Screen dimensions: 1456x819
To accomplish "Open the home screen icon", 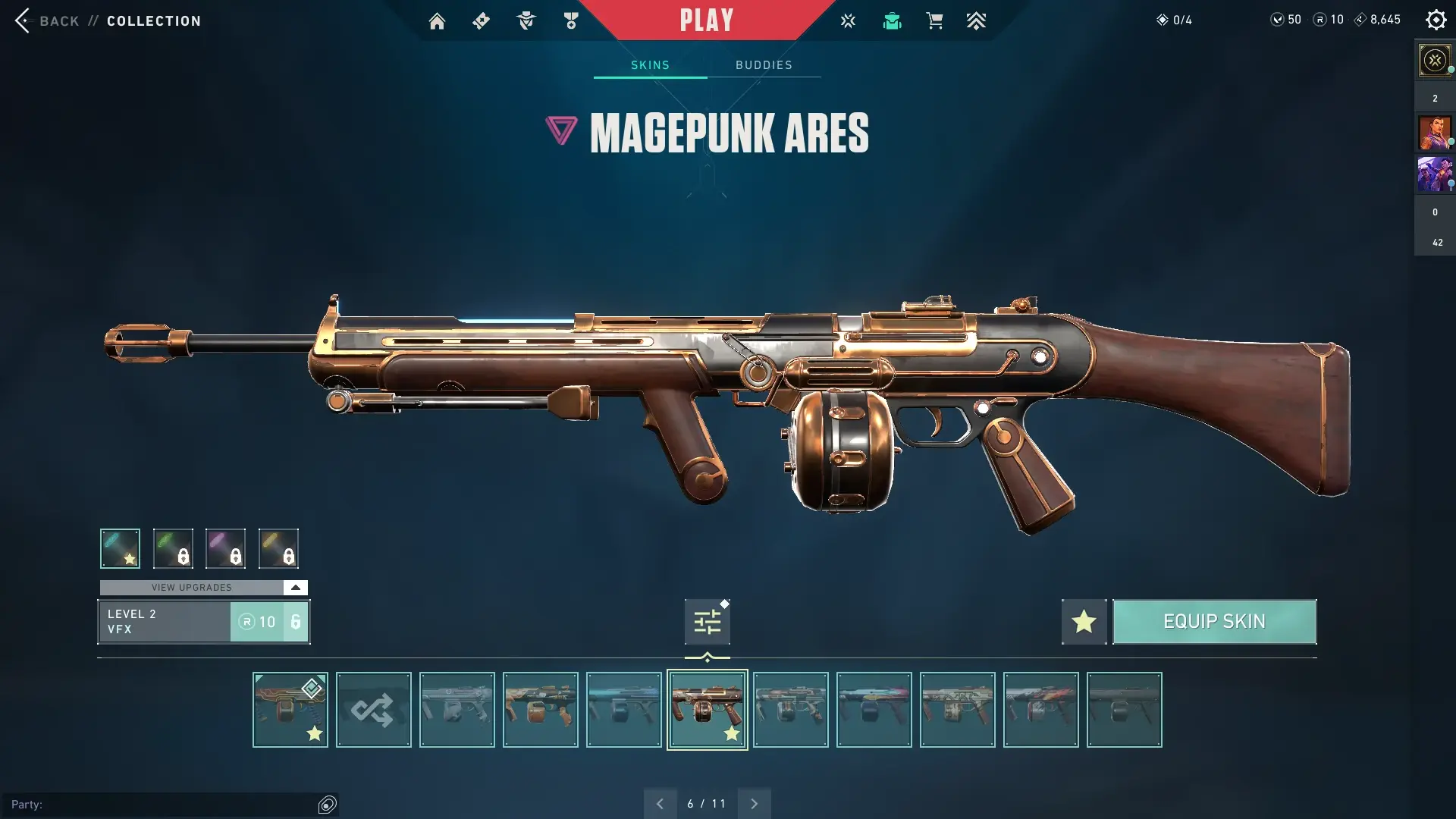I will [x=437, y=21].
